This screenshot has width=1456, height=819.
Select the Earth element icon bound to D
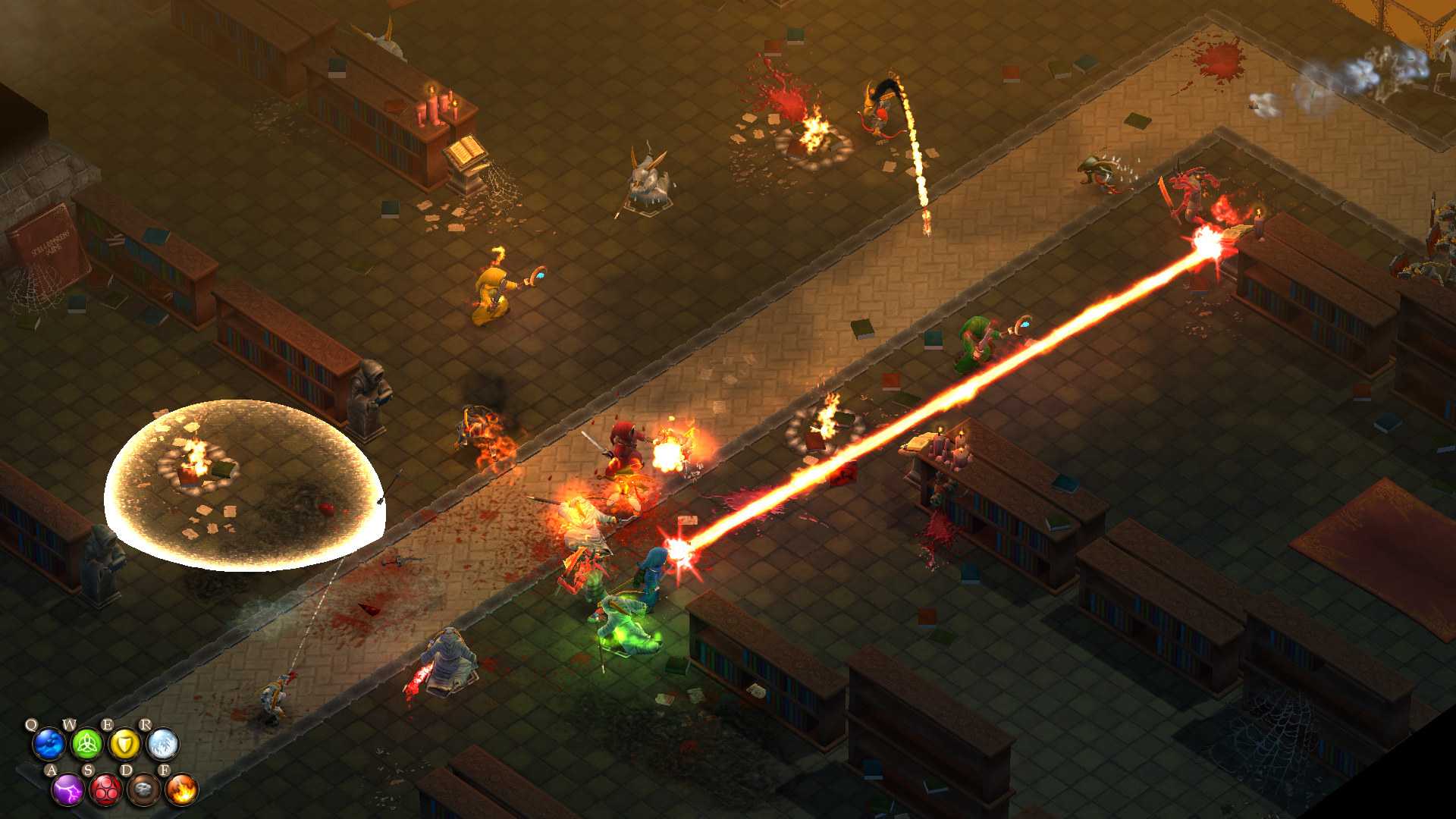click(143, 791)
